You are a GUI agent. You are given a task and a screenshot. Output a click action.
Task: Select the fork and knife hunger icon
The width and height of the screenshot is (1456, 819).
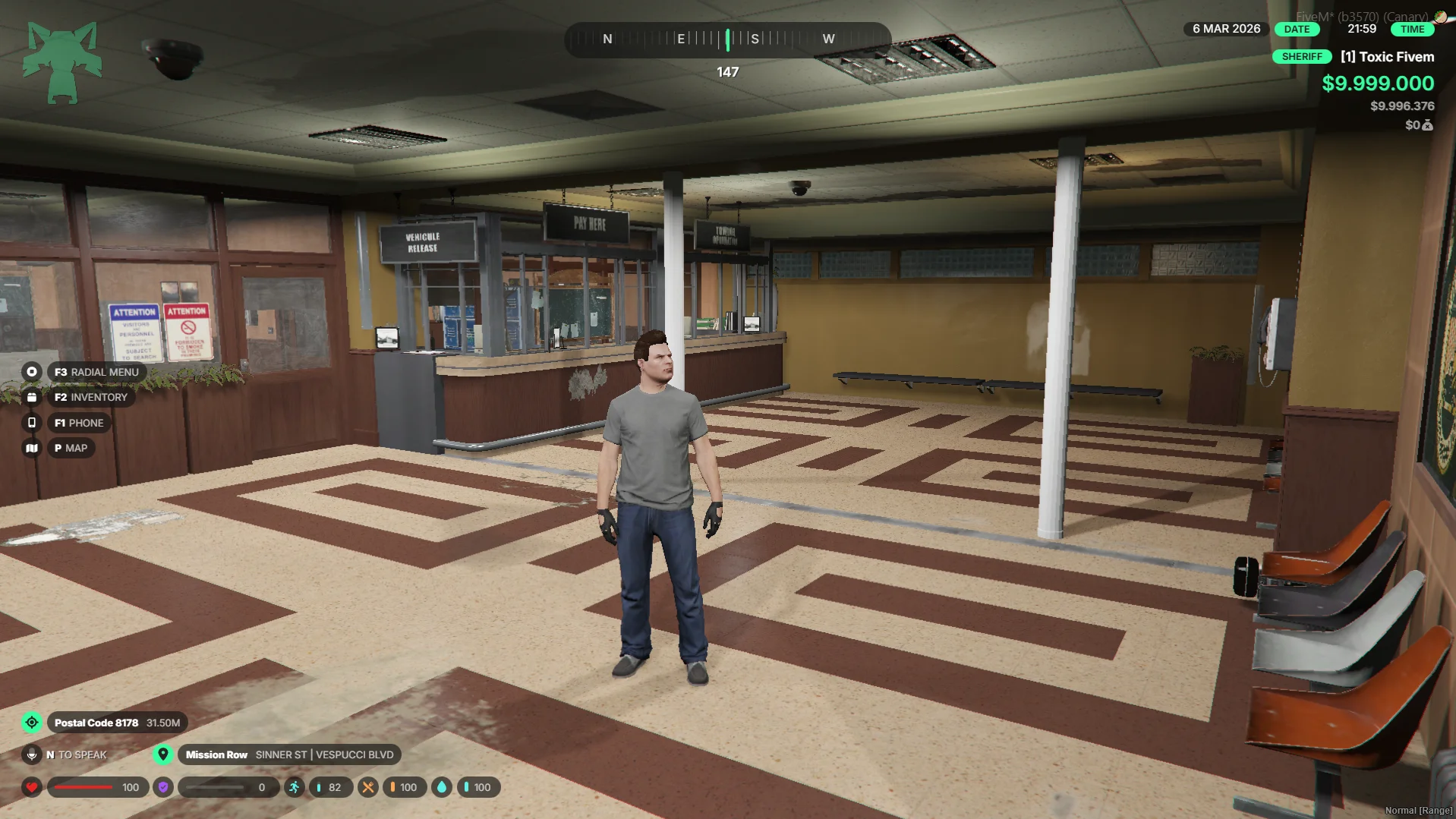[x=368, y=787]
